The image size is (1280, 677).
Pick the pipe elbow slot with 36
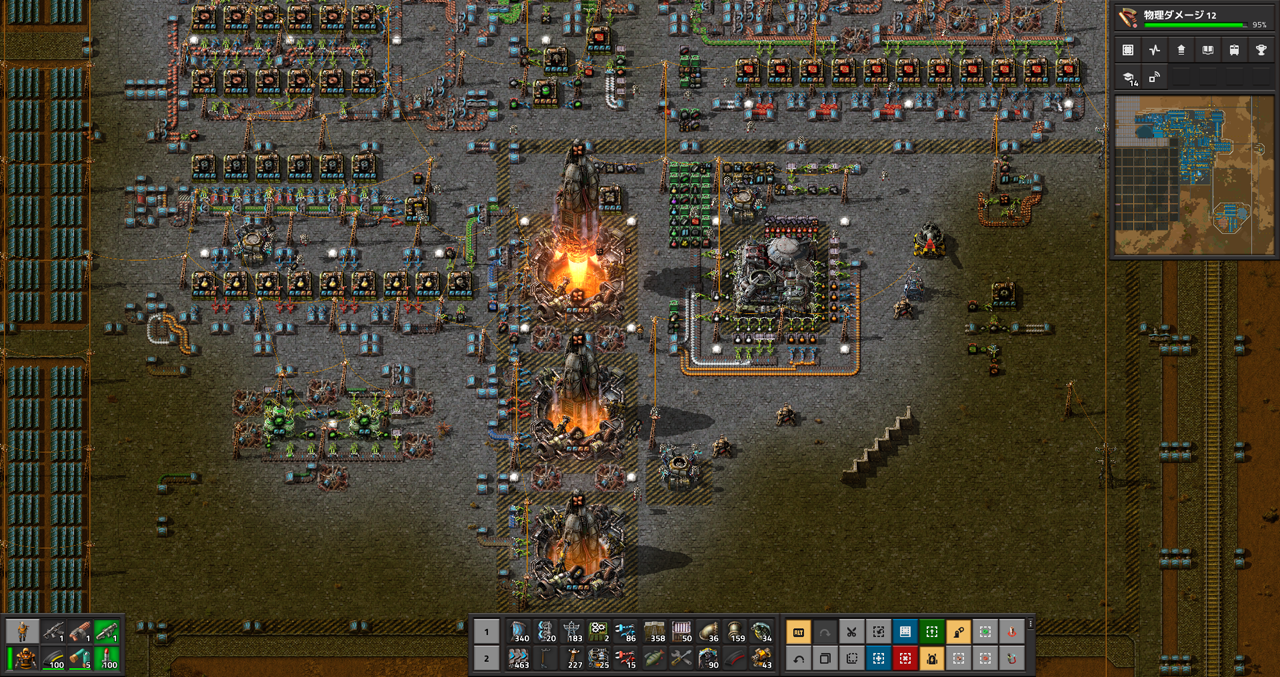[708, 632]
